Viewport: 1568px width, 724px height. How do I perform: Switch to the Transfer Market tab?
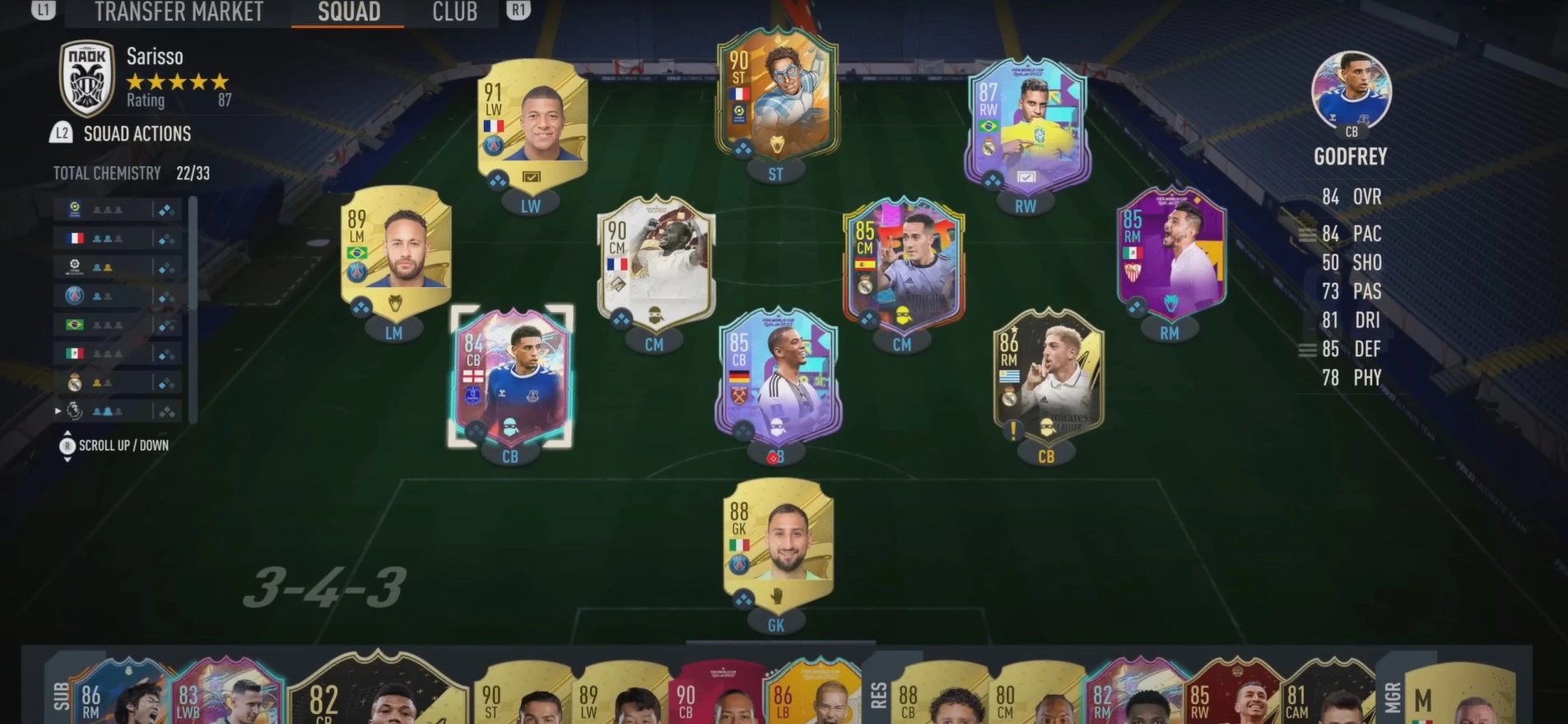pyautogui.click(x=178, y=12)
